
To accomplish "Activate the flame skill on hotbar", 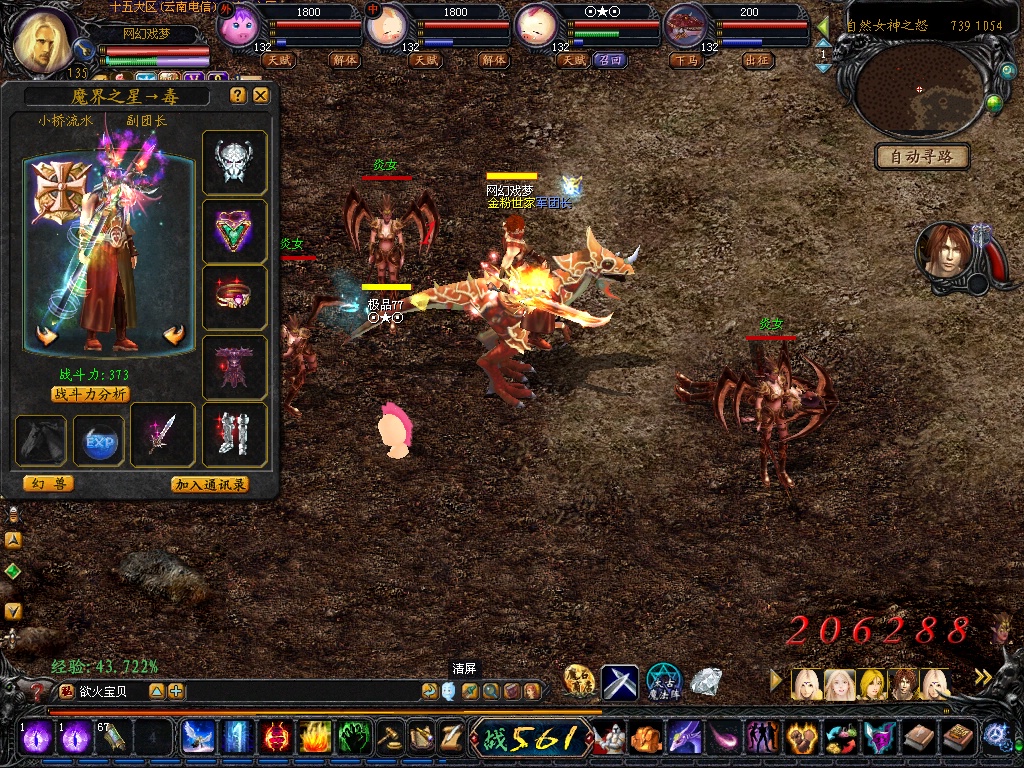I will coord(315,737).
